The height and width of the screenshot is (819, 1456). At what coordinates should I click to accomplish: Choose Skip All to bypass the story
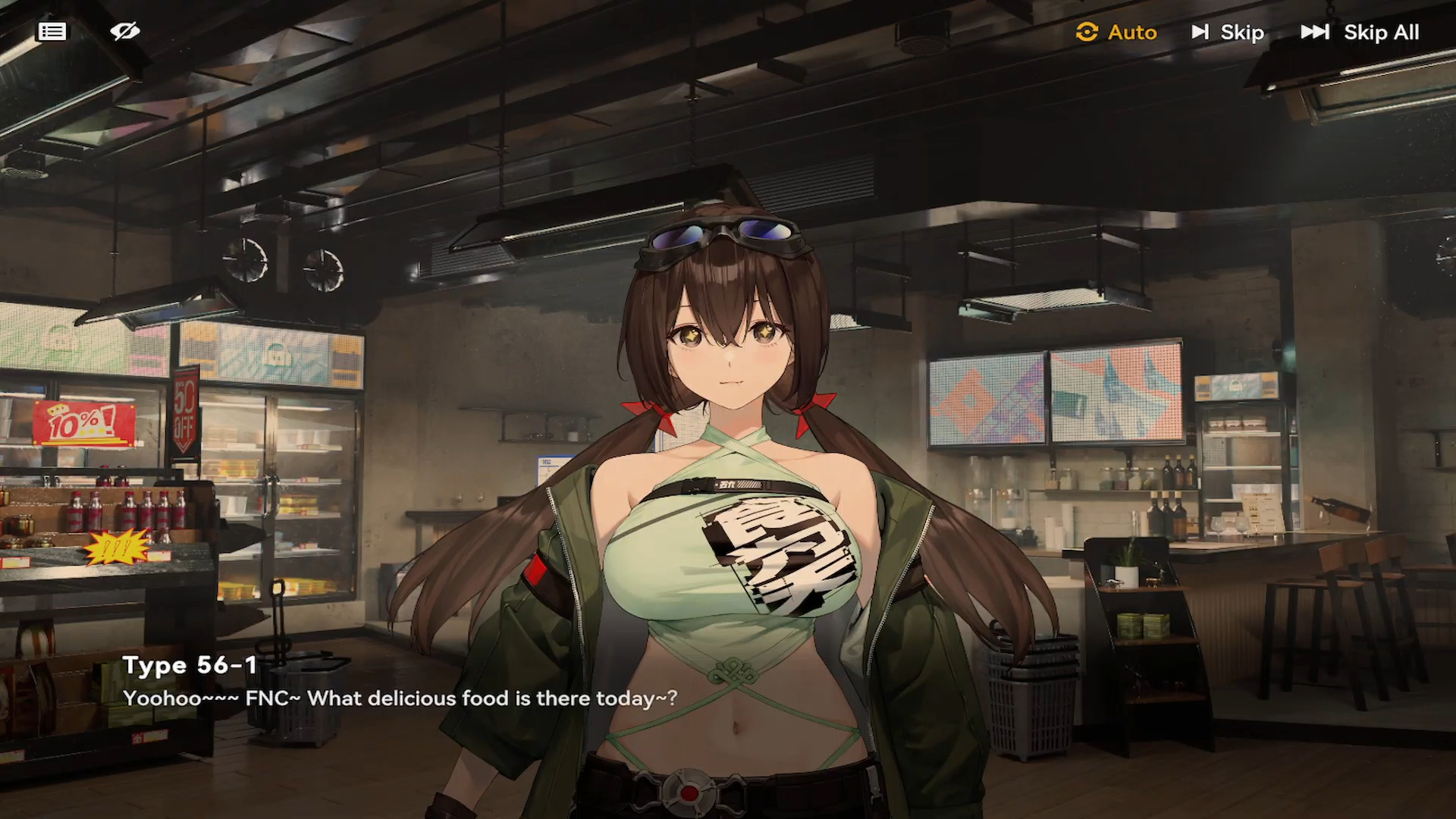click(1360, 33)
